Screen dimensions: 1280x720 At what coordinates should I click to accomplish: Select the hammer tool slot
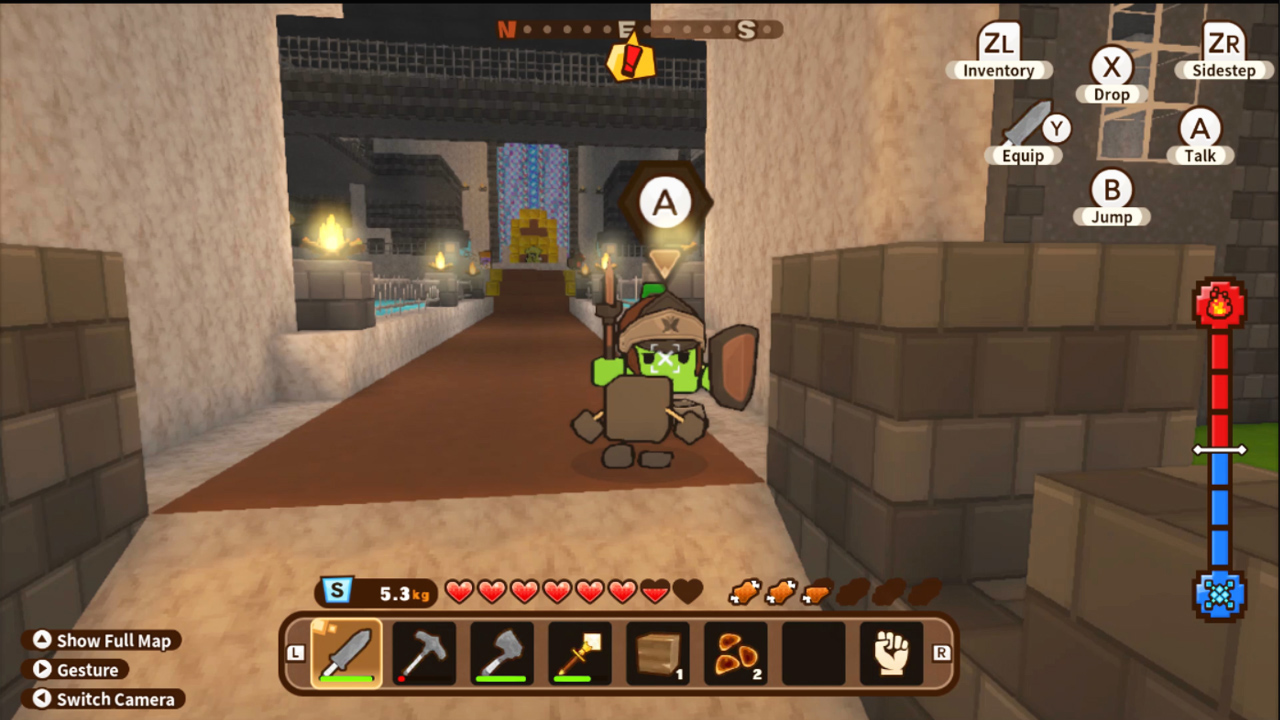coord(423,652)
